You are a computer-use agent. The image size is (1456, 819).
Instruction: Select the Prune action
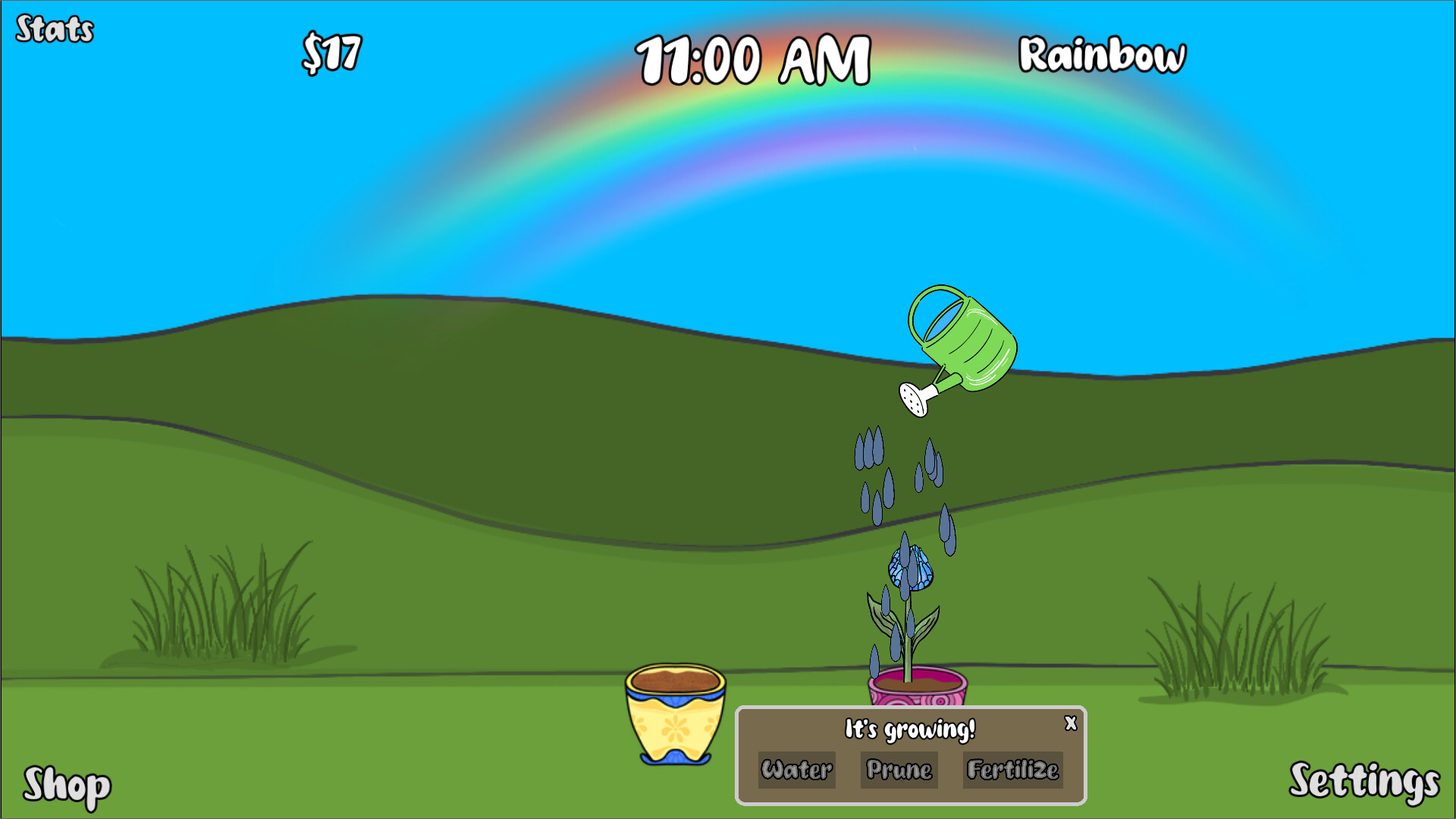point(899,770)
